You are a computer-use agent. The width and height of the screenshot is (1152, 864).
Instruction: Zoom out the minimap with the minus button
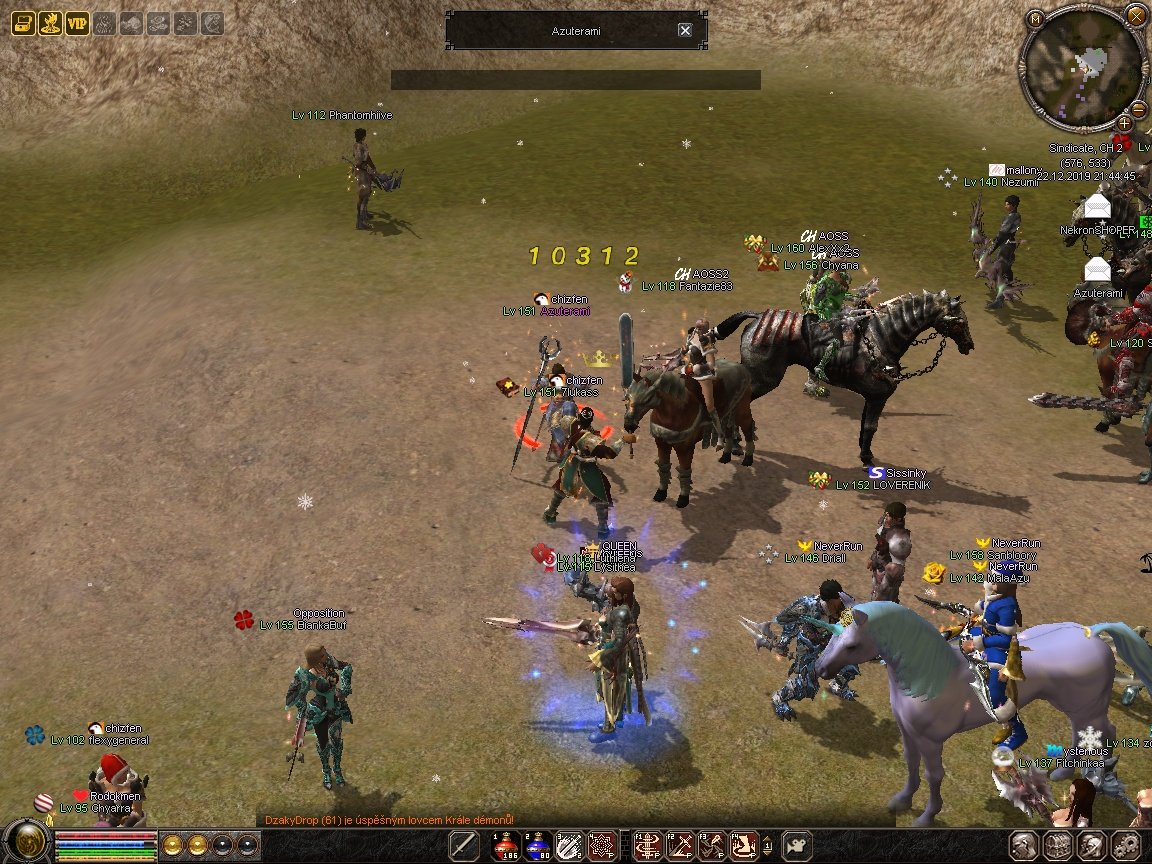coord(1138,109)
